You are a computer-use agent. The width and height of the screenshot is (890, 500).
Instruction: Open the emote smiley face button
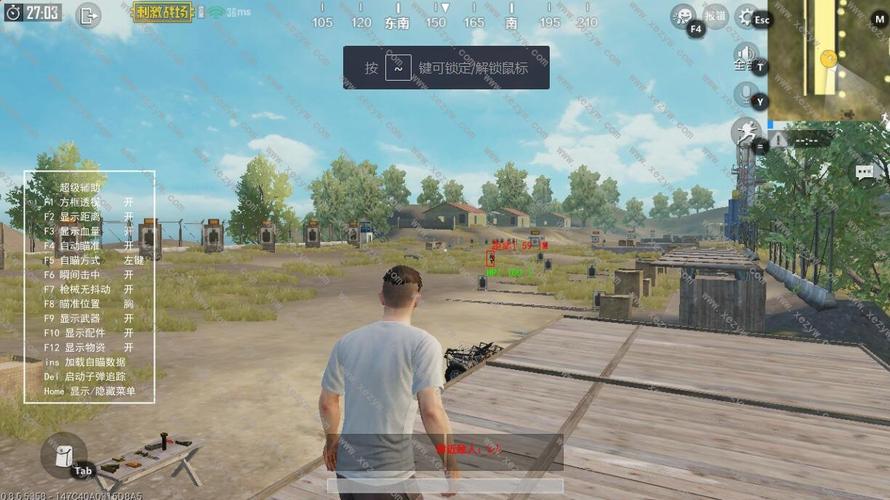point(683,15)
